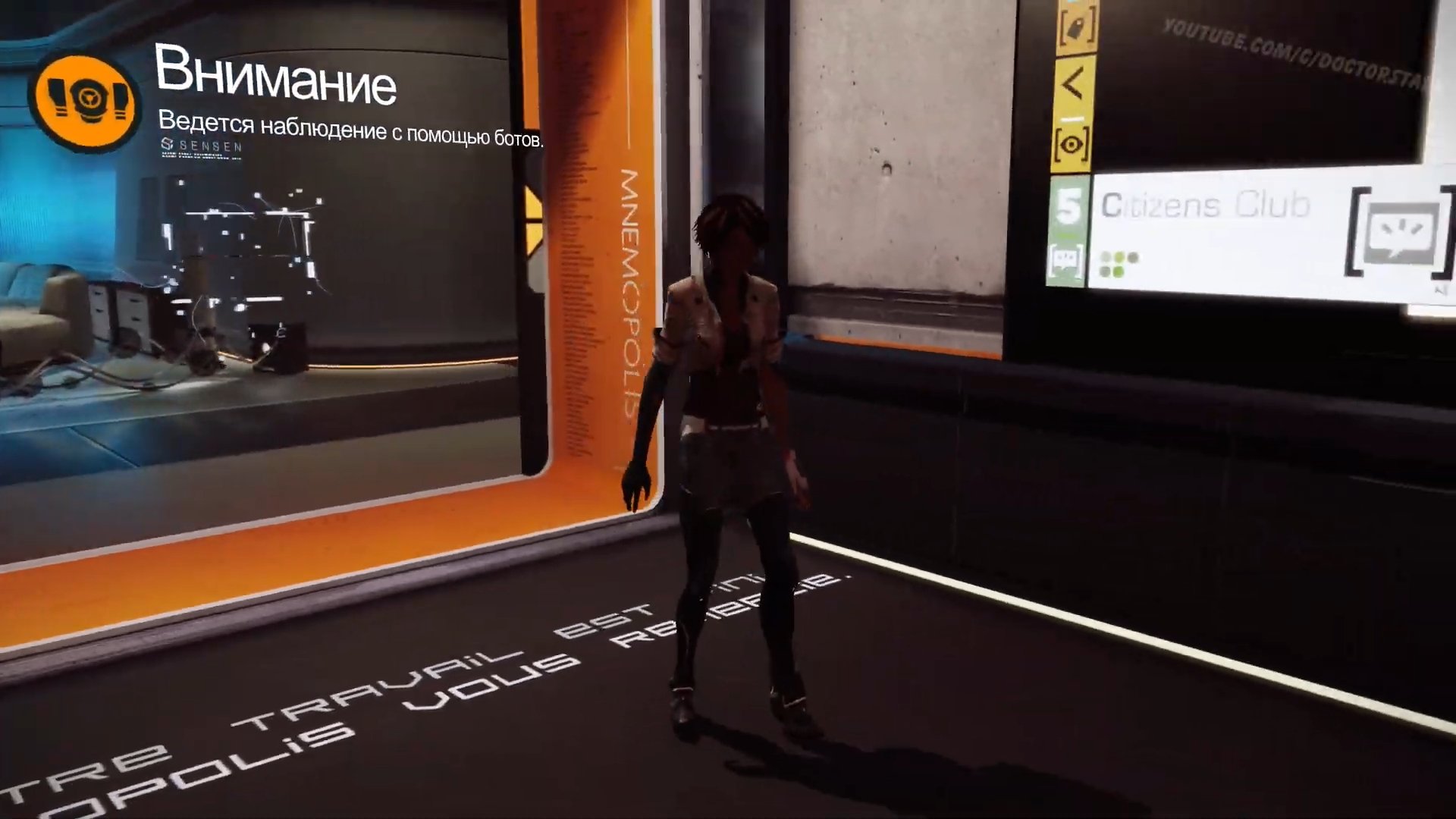Click the orange bot surveillance alert icon
Screen dimensions: 1456x819
pos(85,101)
